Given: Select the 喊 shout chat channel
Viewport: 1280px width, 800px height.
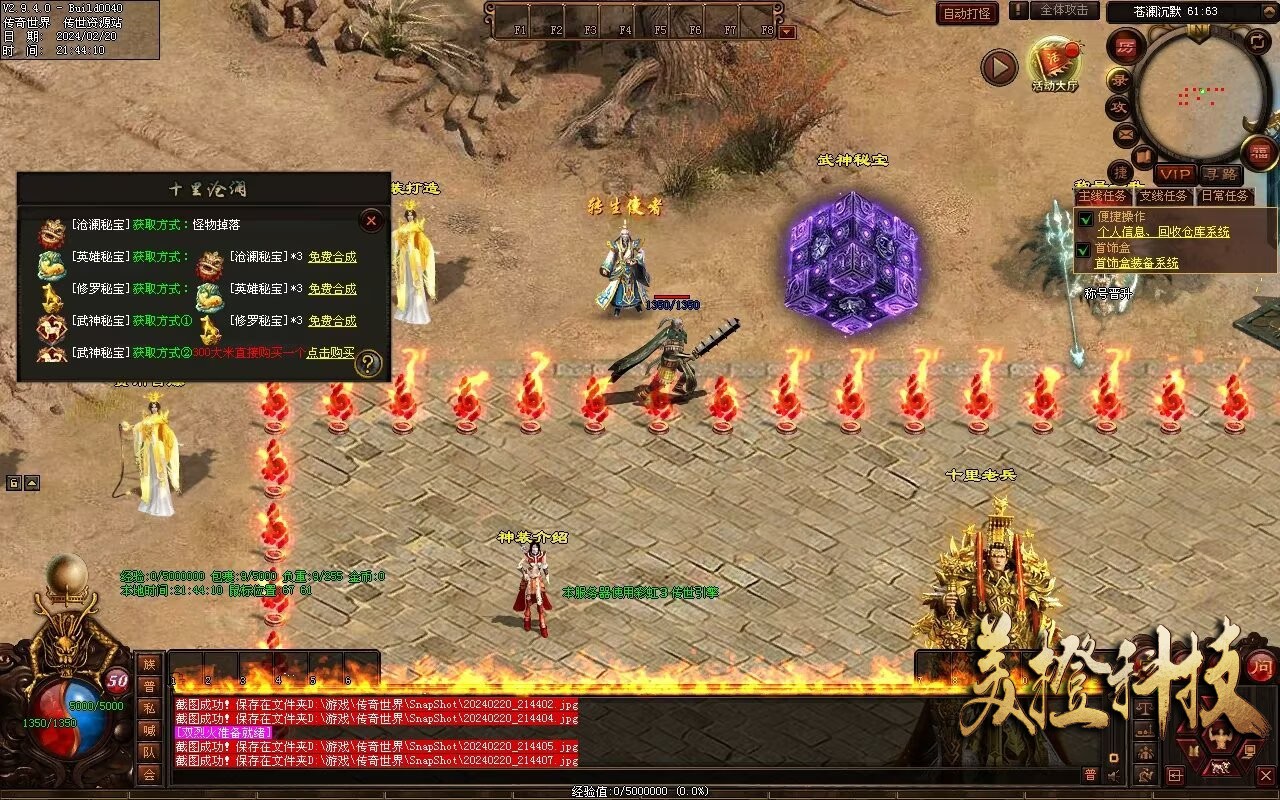Looking at the screenshot, I should click(148, 729).
